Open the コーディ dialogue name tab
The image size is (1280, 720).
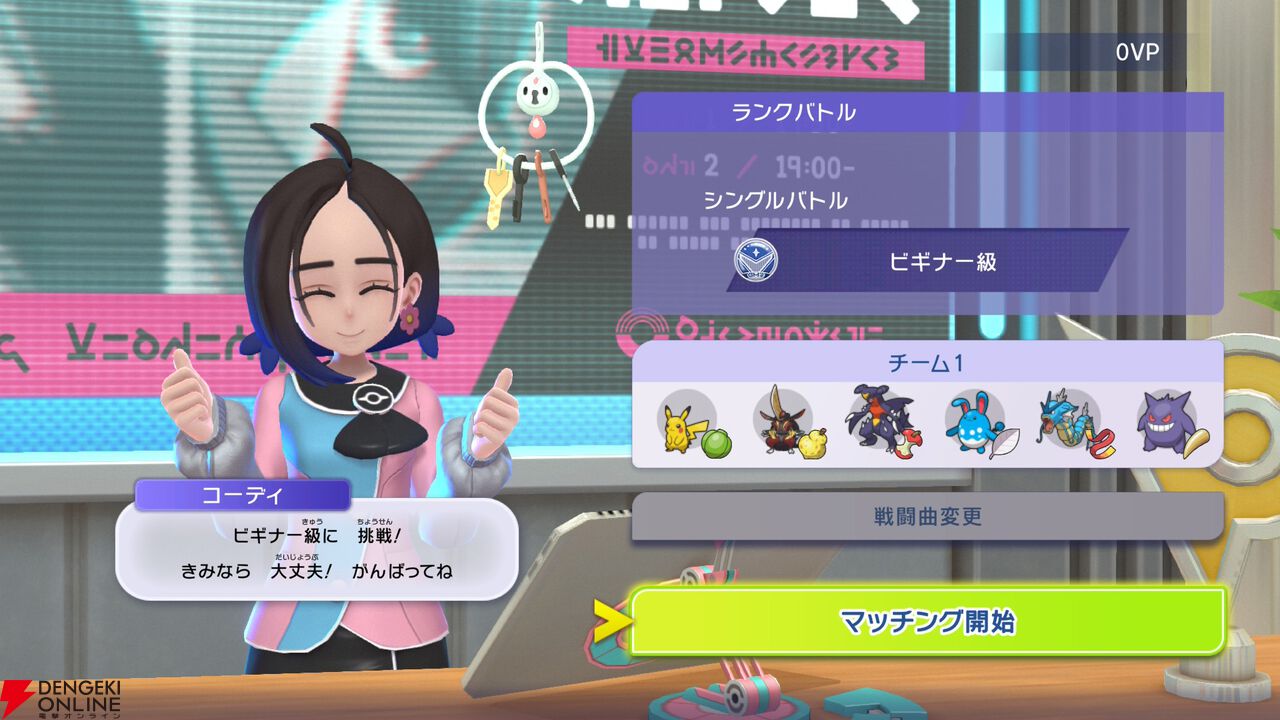coord(244,494)
